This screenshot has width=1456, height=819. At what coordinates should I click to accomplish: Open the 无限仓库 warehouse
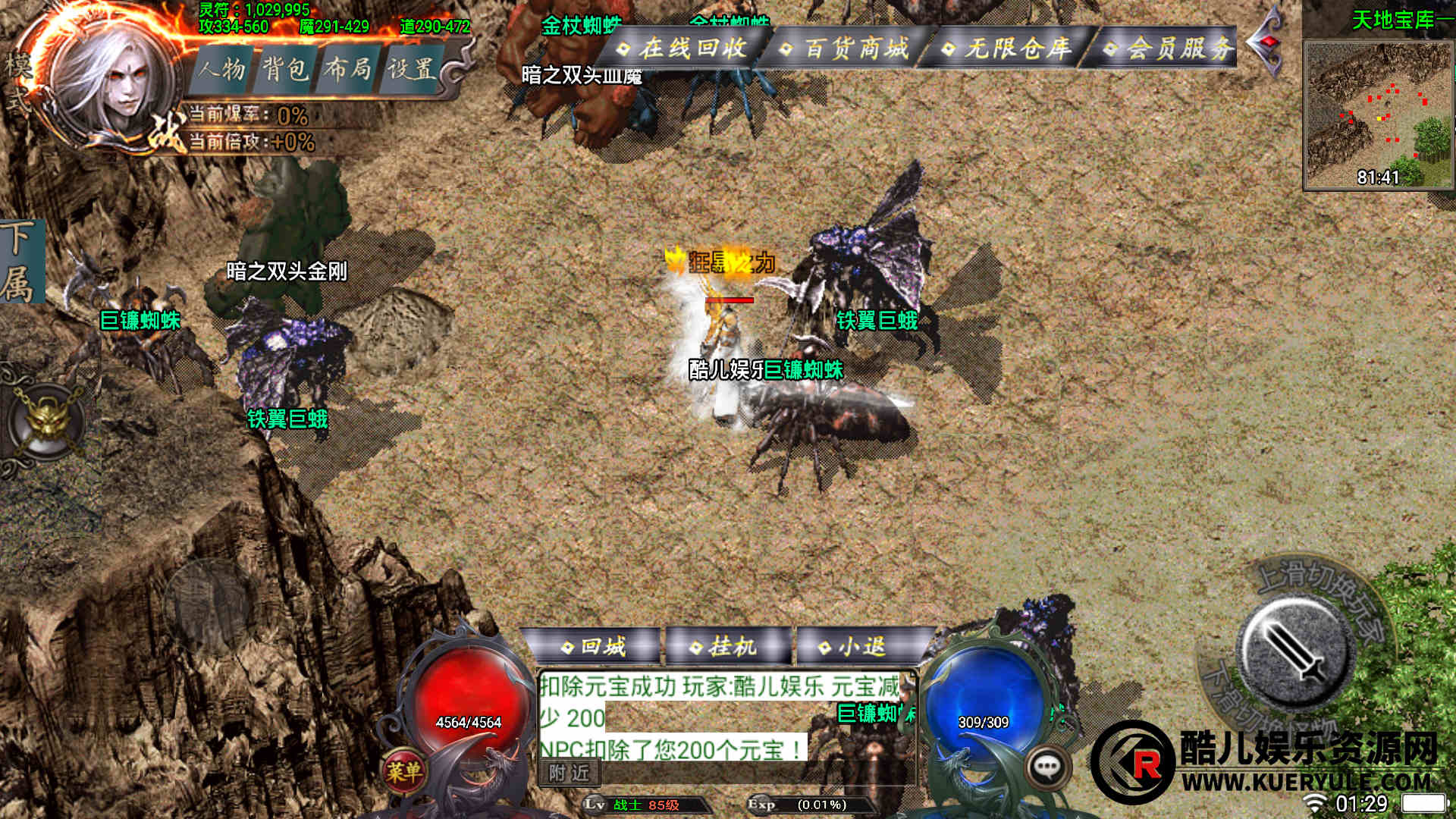1007,49
